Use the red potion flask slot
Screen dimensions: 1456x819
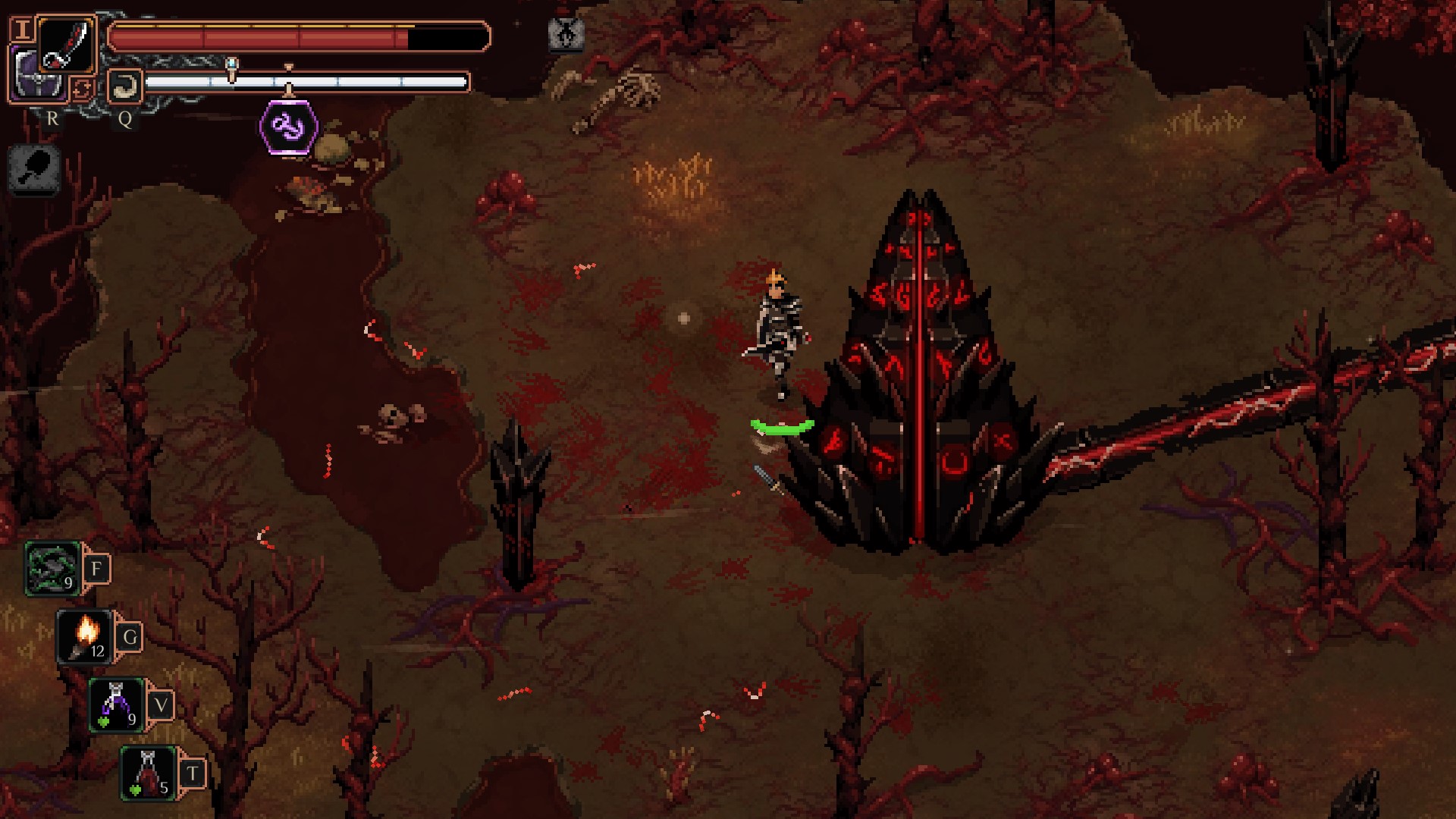point(149,773)
